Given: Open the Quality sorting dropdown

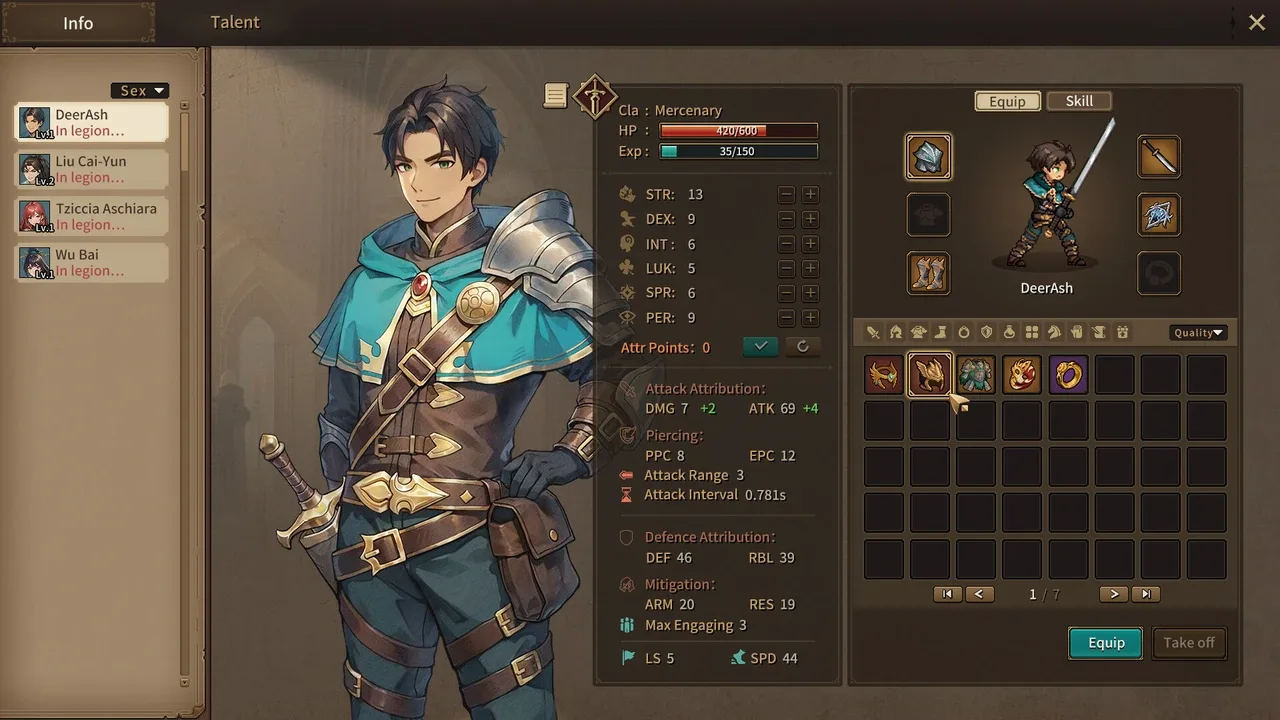Looking at the screenshot, I should [x=1198, y=332].
